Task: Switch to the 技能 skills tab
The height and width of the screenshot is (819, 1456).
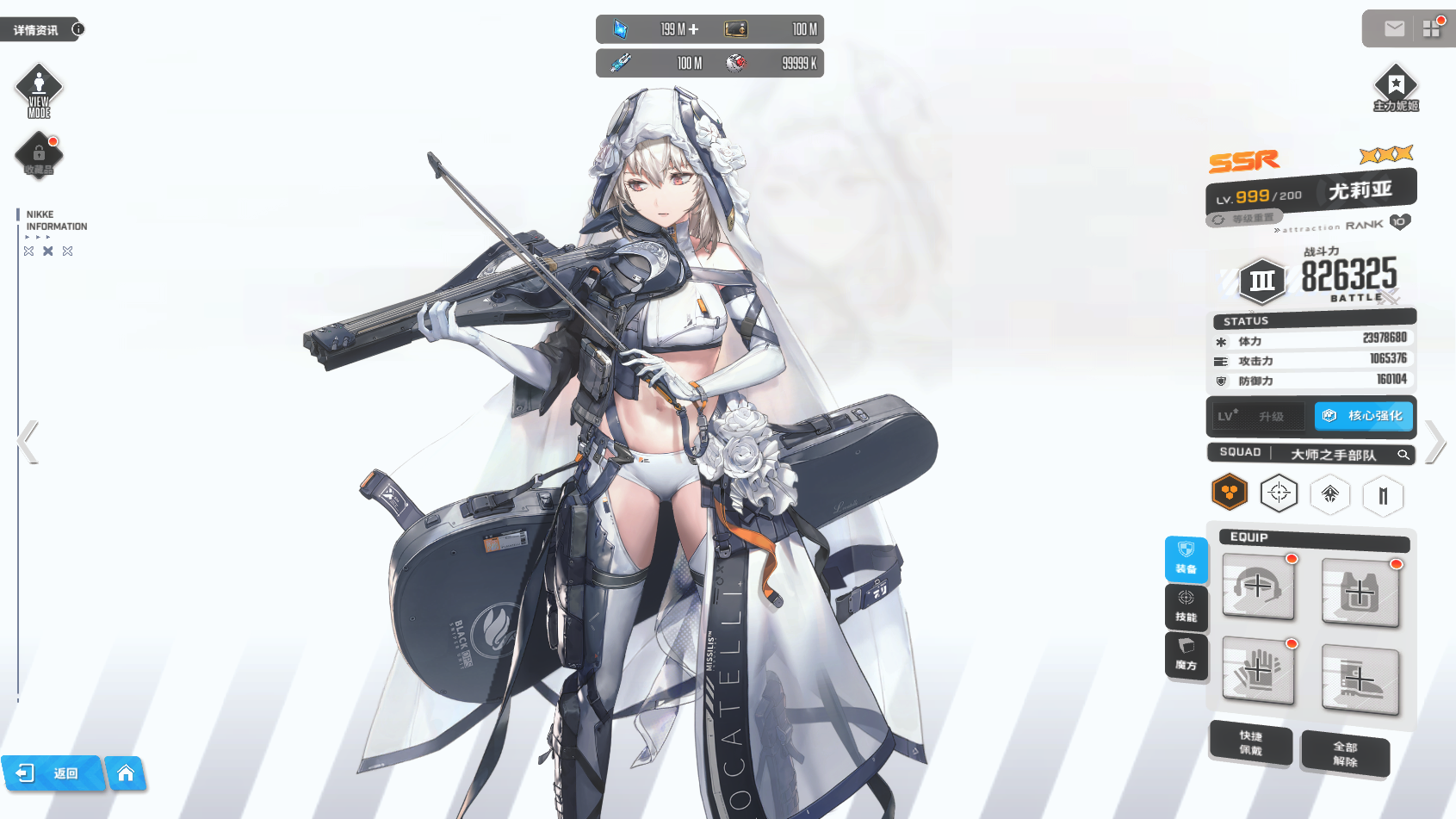Action: pyautogui.click(x=1186, y=607)
